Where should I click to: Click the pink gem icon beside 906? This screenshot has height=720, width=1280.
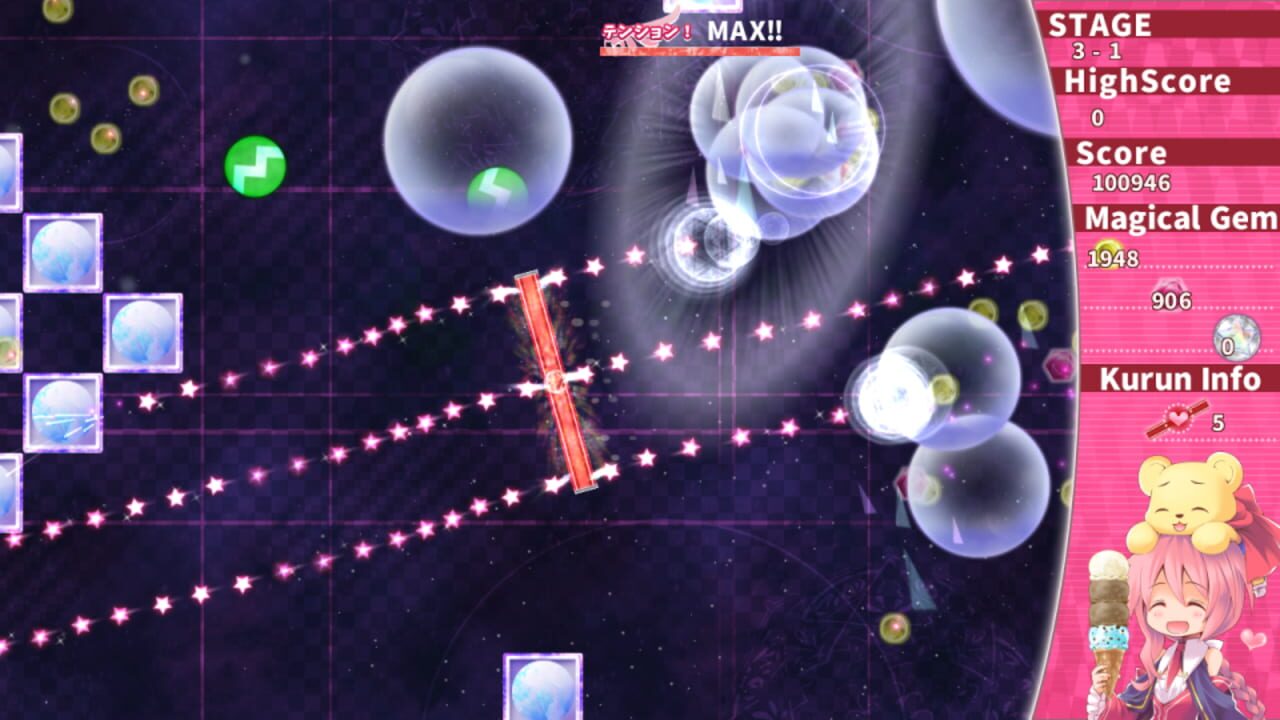[x=1168, y=287]
